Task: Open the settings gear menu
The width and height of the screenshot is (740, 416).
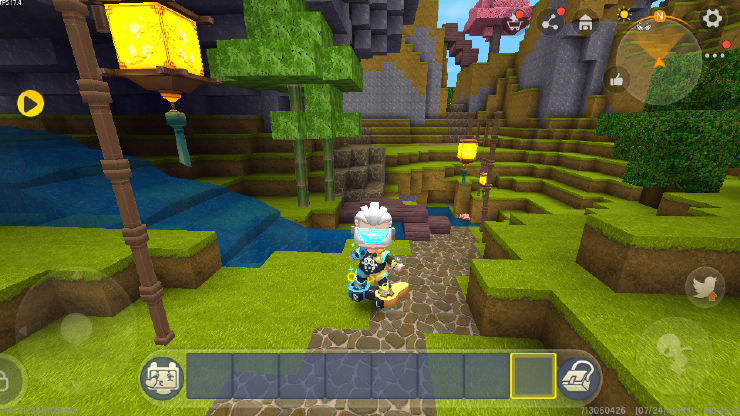Action: 712,18
